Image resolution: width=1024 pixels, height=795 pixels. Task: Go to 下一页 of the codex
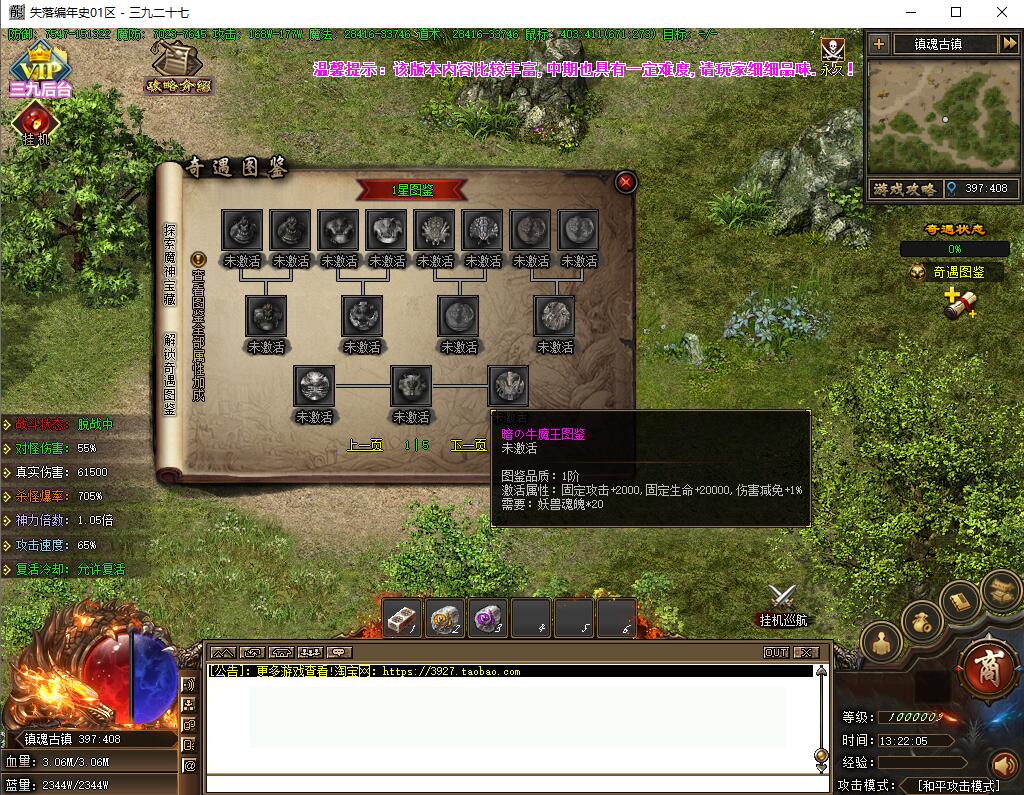click(x=468, y=445)
